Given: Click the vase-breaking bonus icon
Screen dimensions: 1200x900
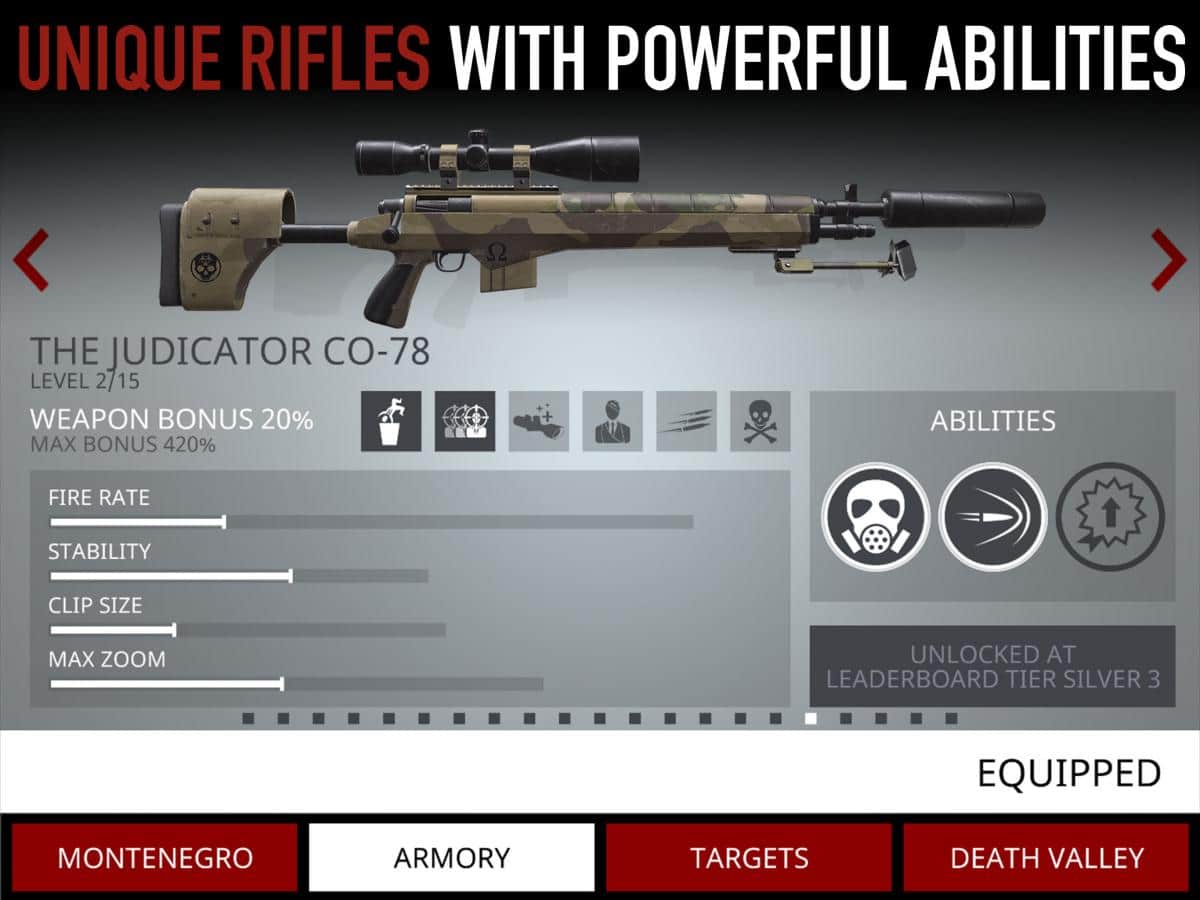Looking at the screenshot, I should point(391,421).
